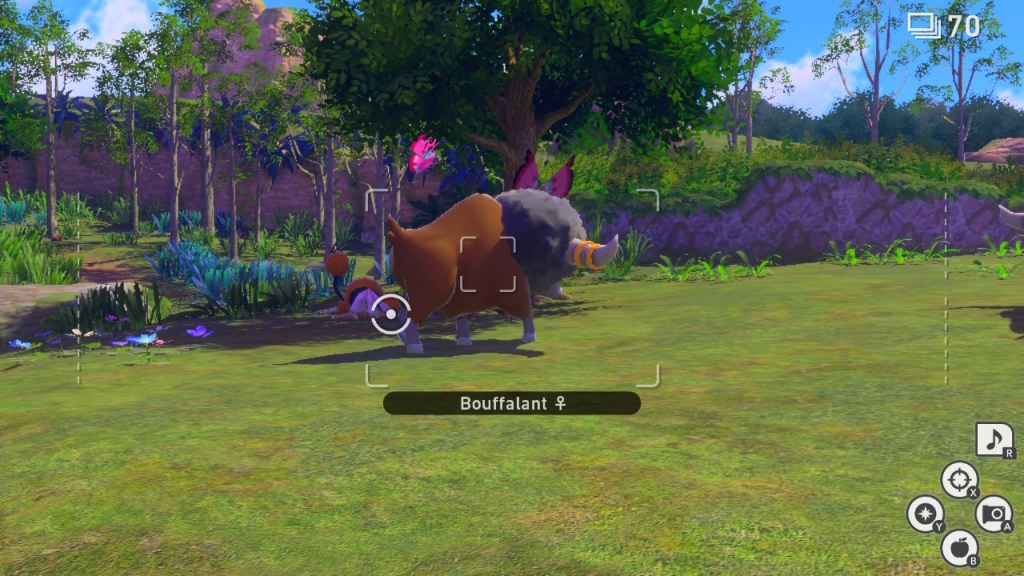Use the Illumina orb sparkle icon
1024x576 pixels.
point(924,513)
